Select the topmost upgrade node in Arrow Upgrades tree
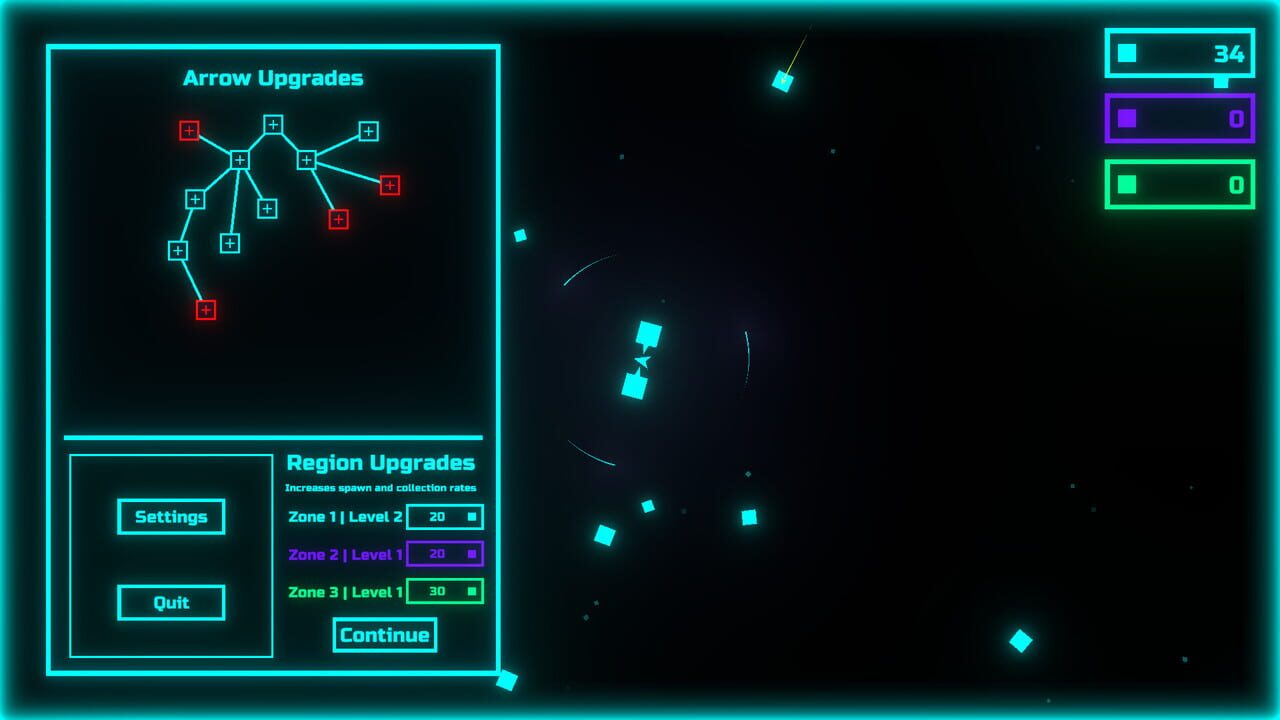This screenshot has height=720, width=1280. pyautogui.click(x=274, y=123)
